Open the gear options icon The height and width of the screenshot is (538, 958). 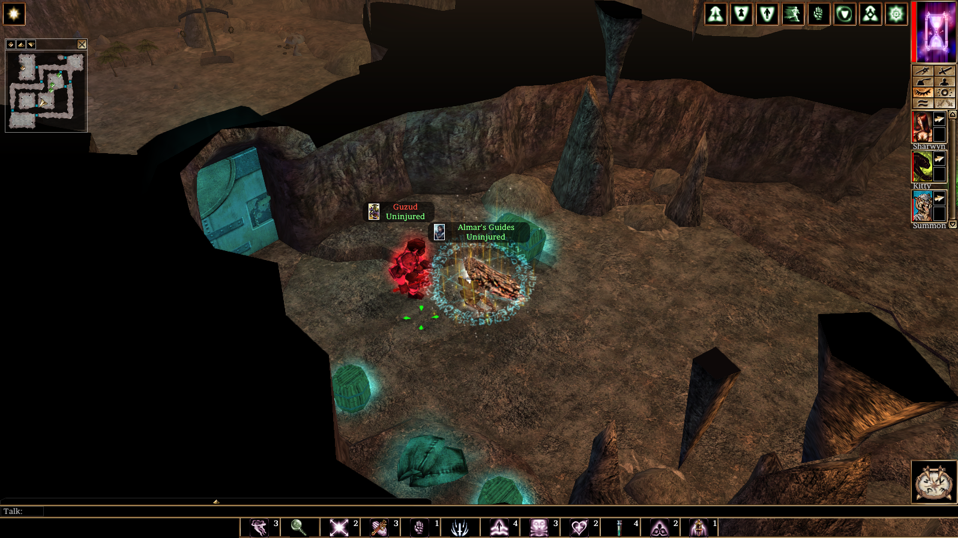coord(896,14)
